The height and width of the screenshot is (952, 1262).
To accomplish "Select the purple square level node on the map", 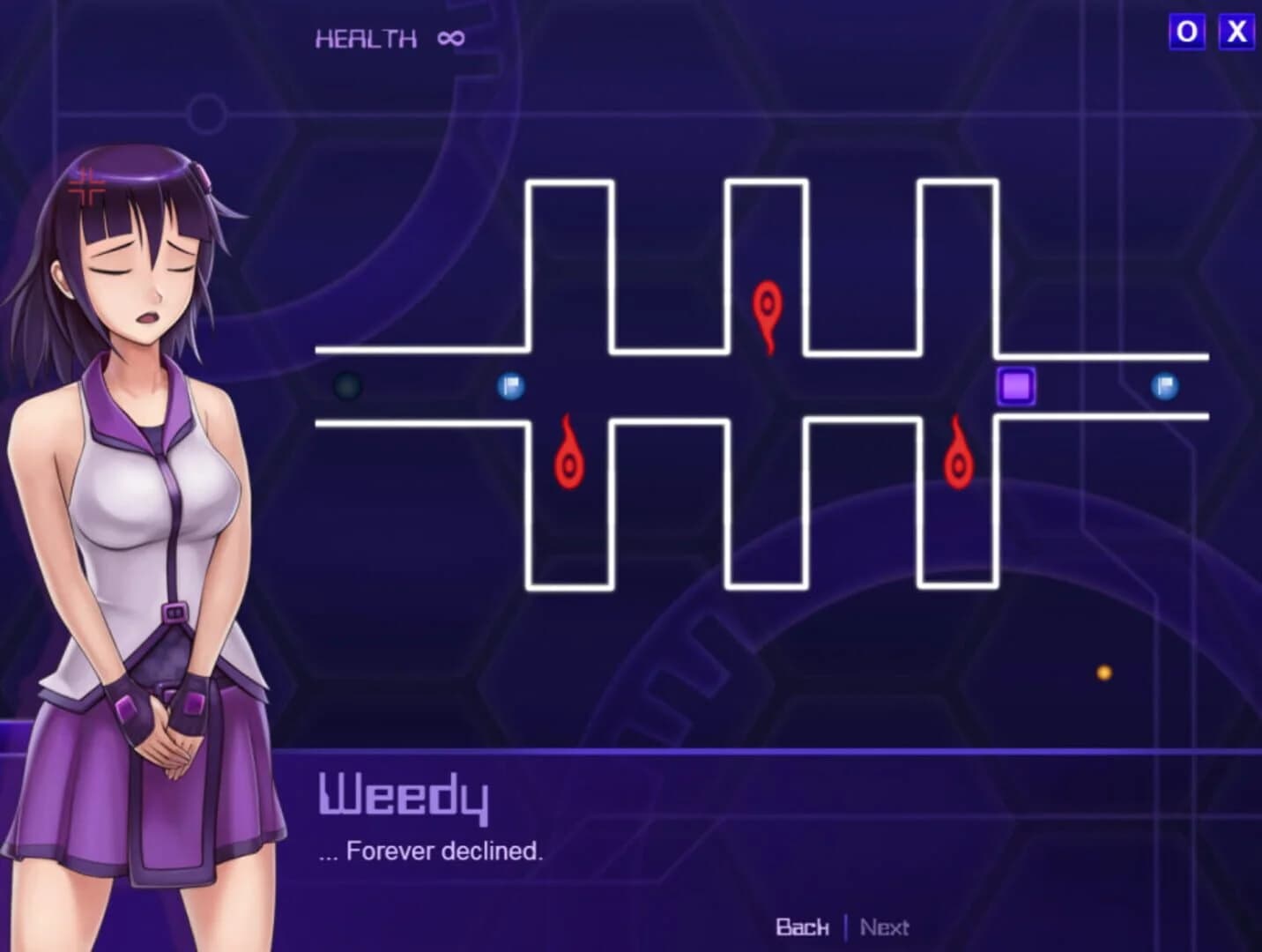I will pyautogui.click(x=1015, y=385).
